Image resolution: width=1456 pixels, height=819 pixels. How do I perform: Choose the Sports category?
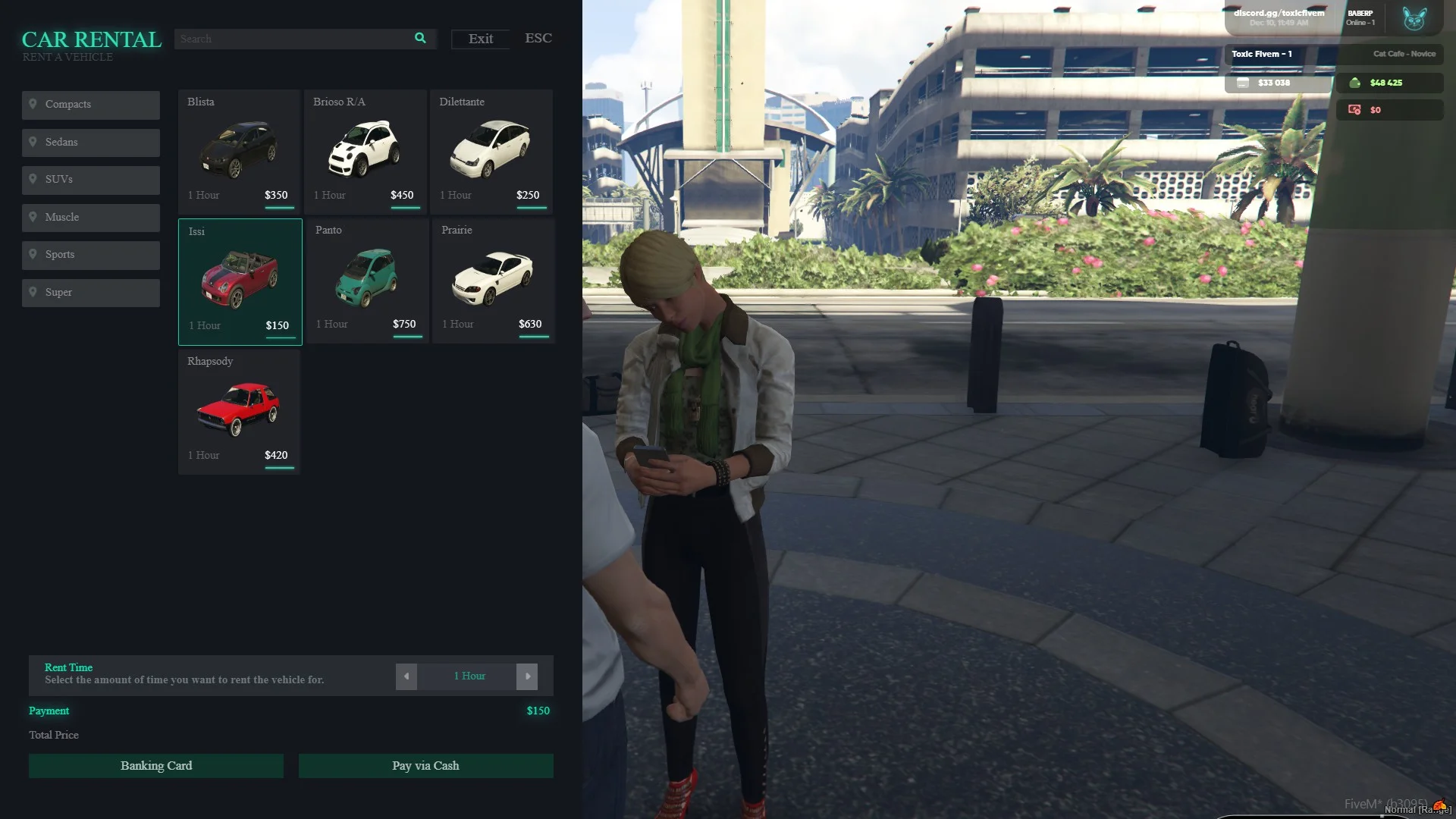(x=91, y=255)
